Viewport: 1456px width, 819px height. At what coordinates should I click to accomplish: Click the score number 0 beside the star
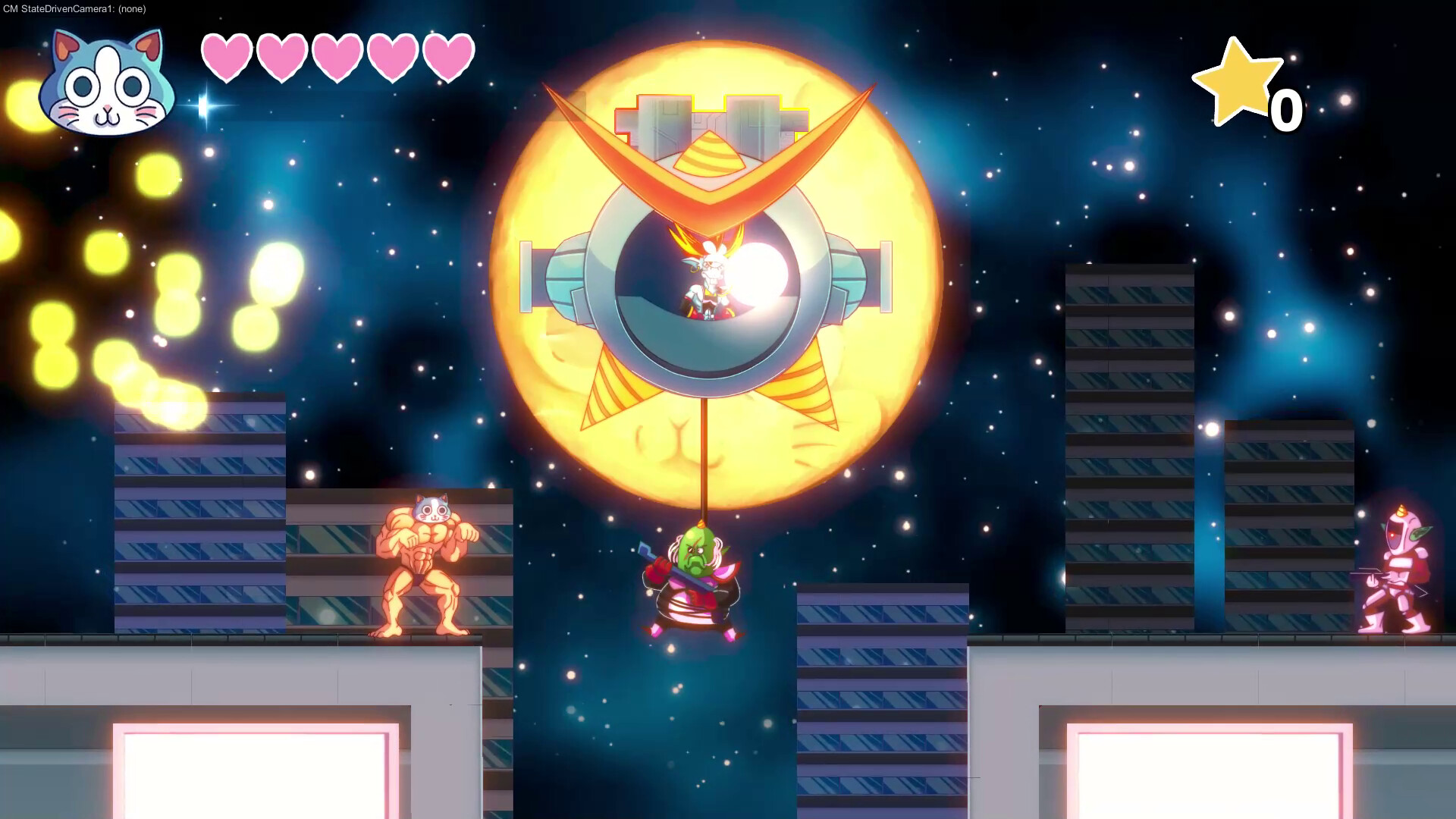click(1285, 110)
